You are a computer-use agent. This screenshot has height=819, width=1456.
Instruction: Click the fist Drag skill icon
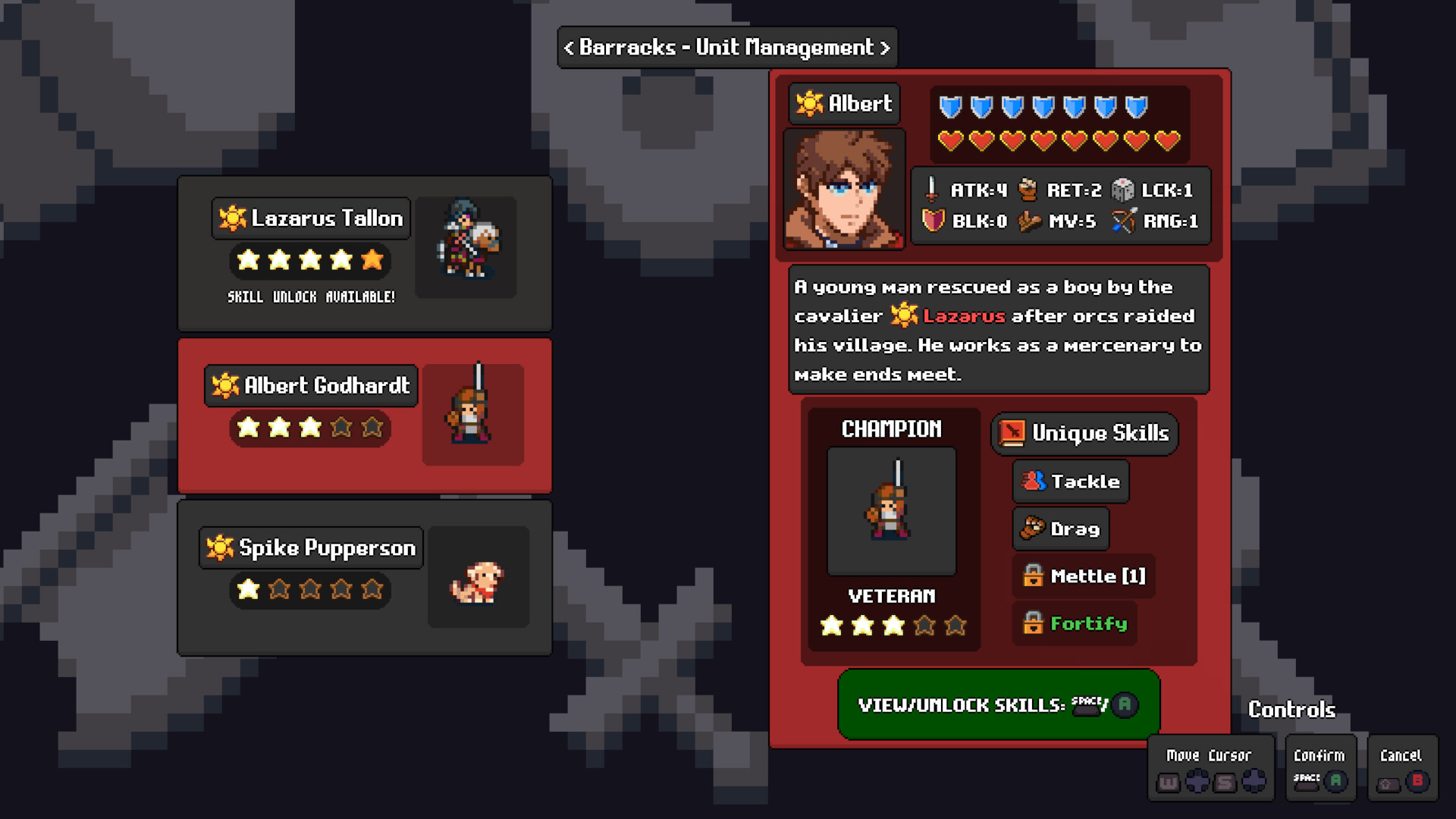(1033, 529)
